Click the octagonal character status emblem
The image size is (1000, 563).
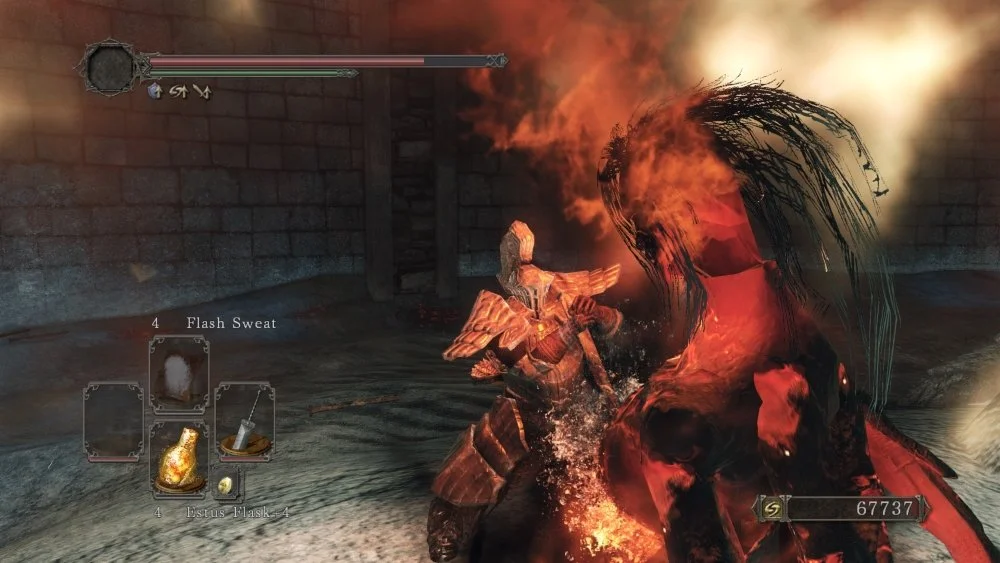point(109,67)
